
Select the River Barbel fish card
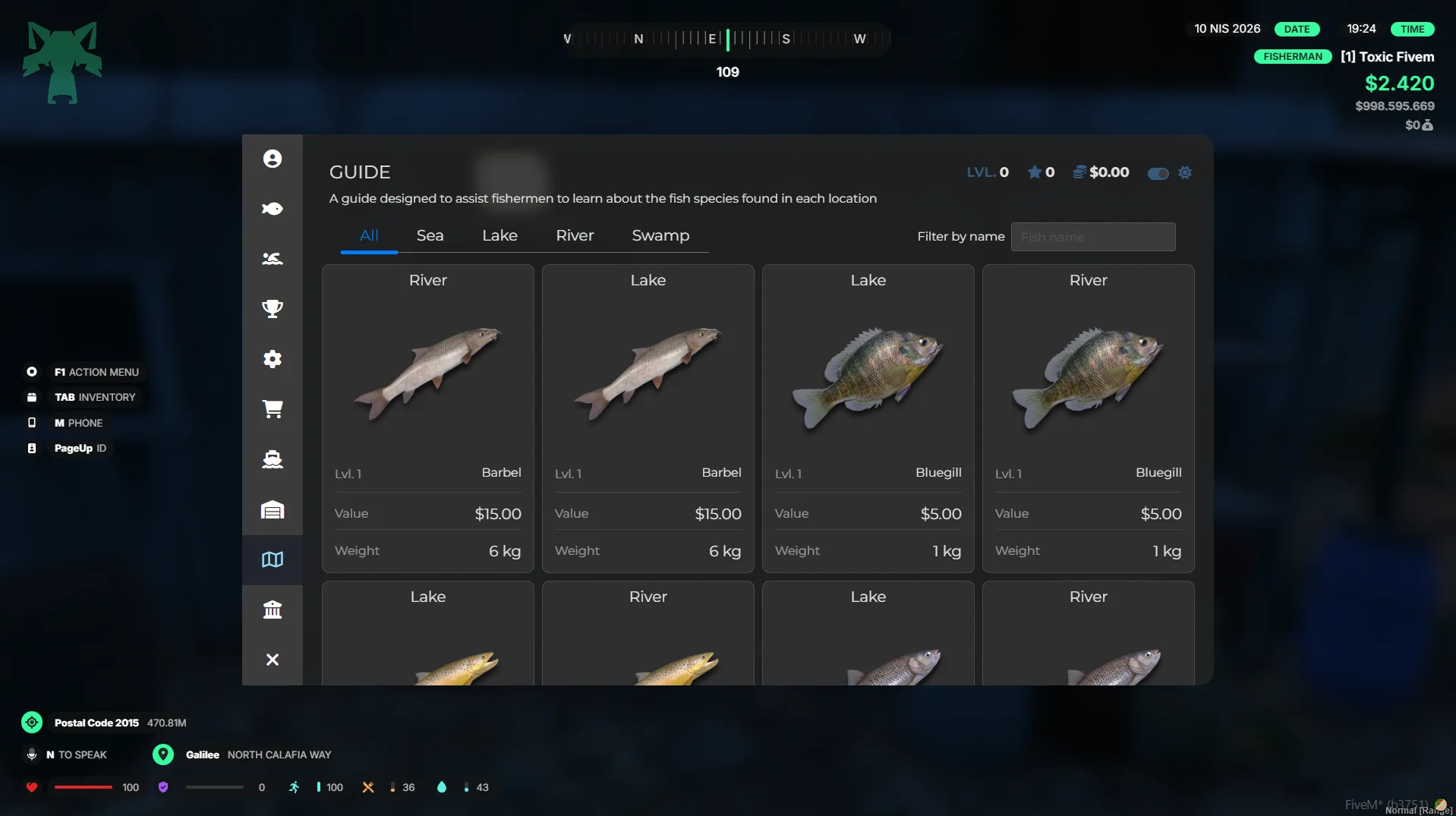[428, 417]
